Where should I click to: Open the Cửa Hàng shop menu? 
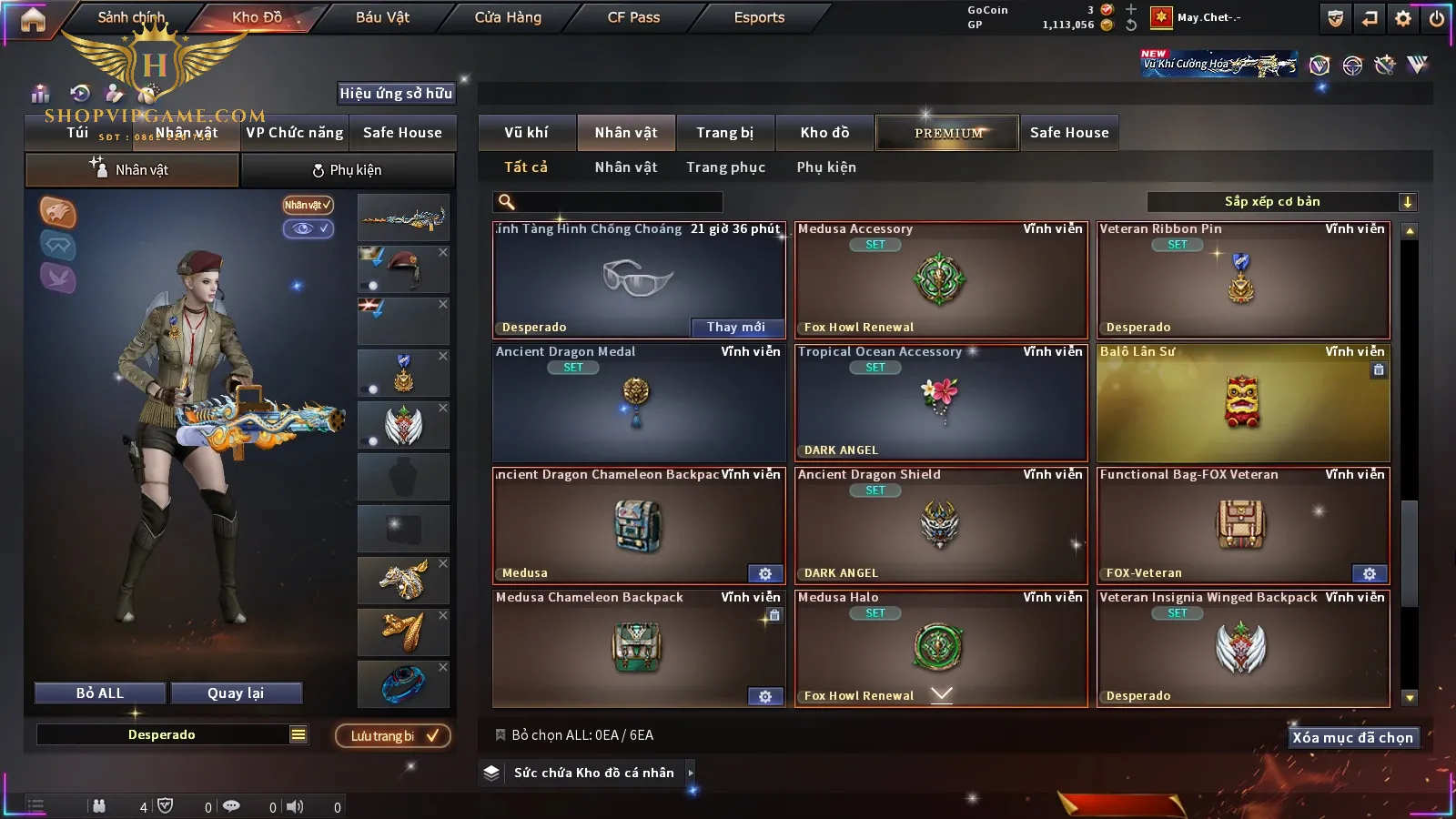(508, 17)
